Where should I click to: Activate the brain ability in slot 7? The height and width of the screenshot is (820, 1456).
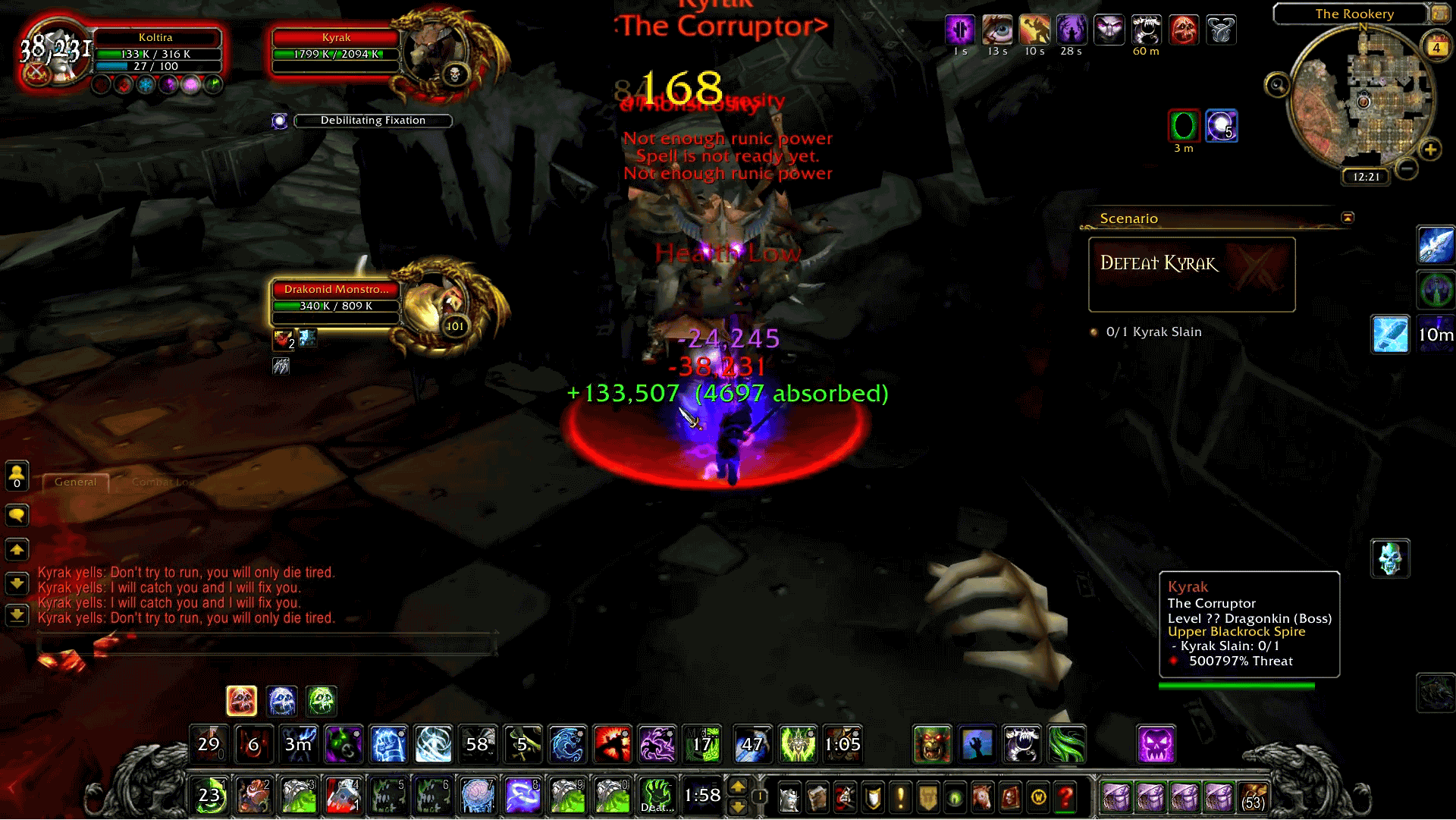478,796
